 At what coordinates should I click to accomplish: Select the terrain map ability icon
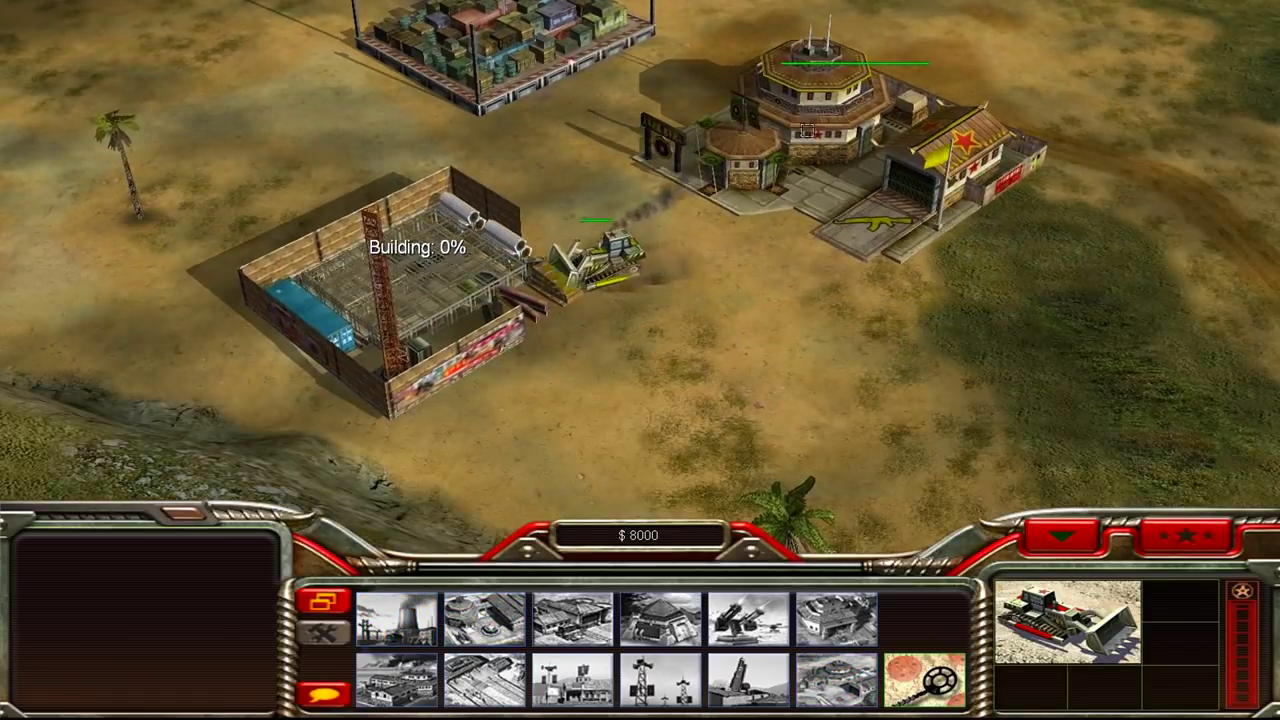(923, 678)
